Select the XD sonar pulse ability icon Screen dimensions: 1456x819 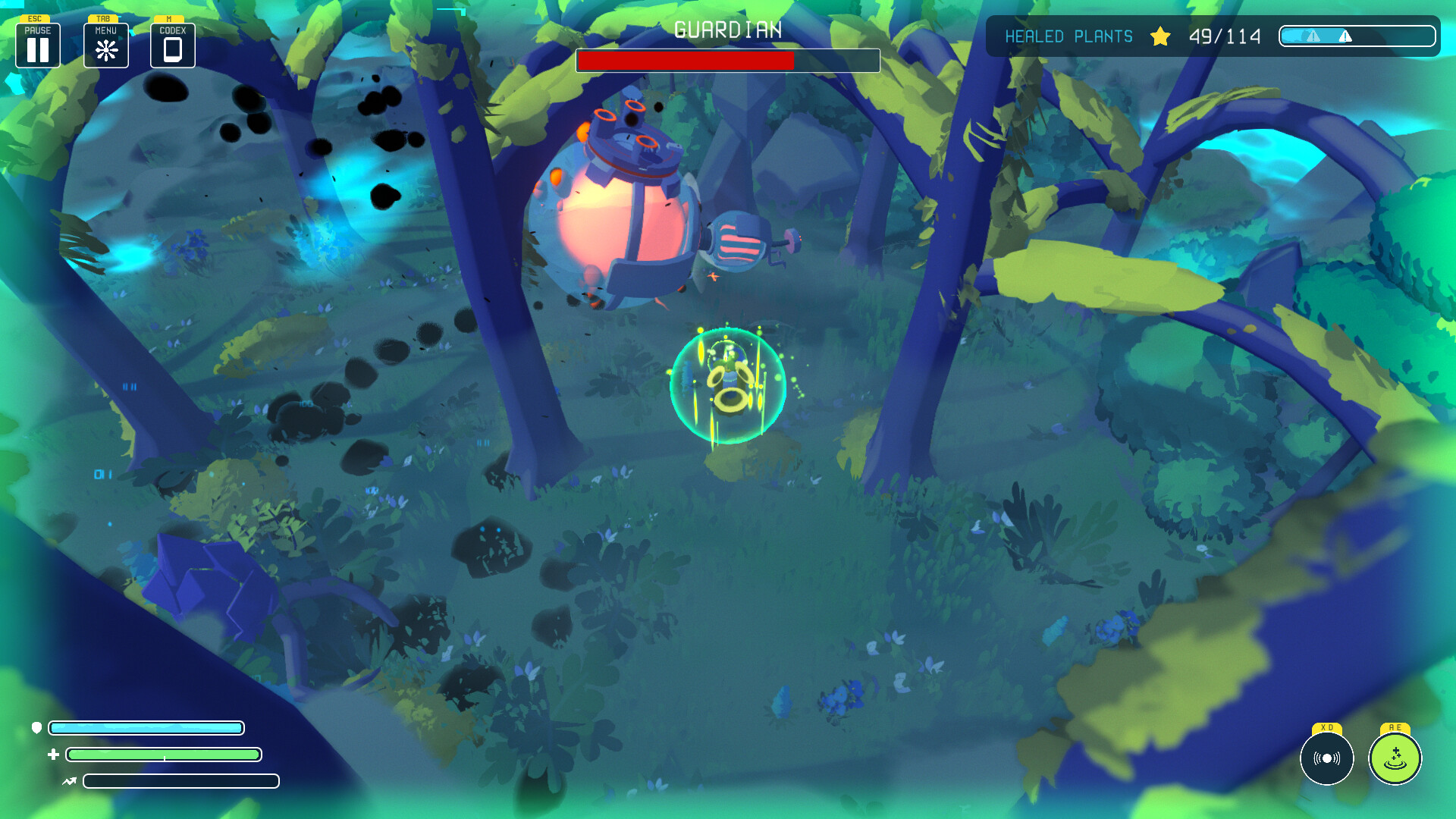pyautogui.click(x=1326, y=758)
